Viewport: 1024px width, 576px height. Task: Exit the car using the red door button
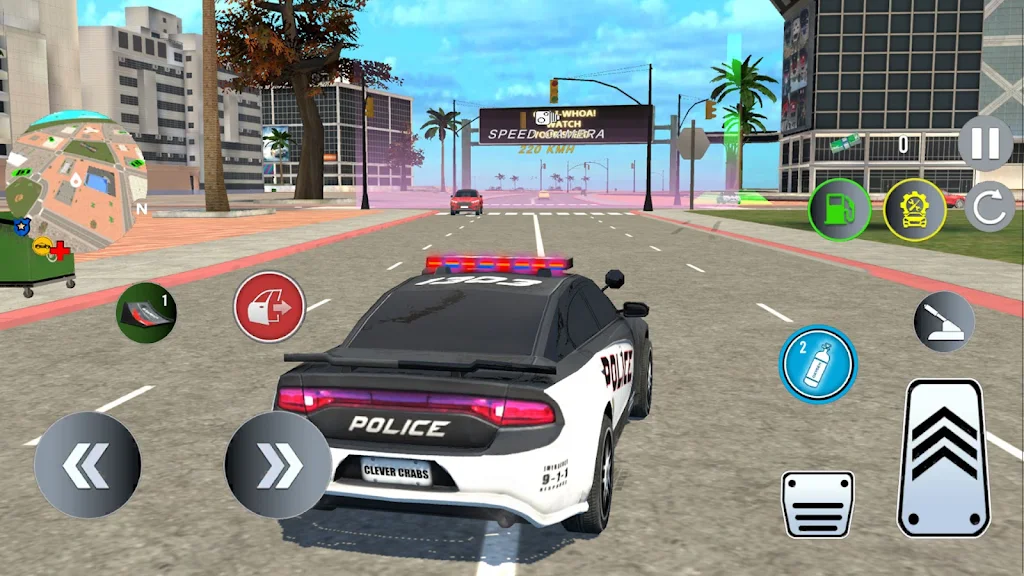269,307
